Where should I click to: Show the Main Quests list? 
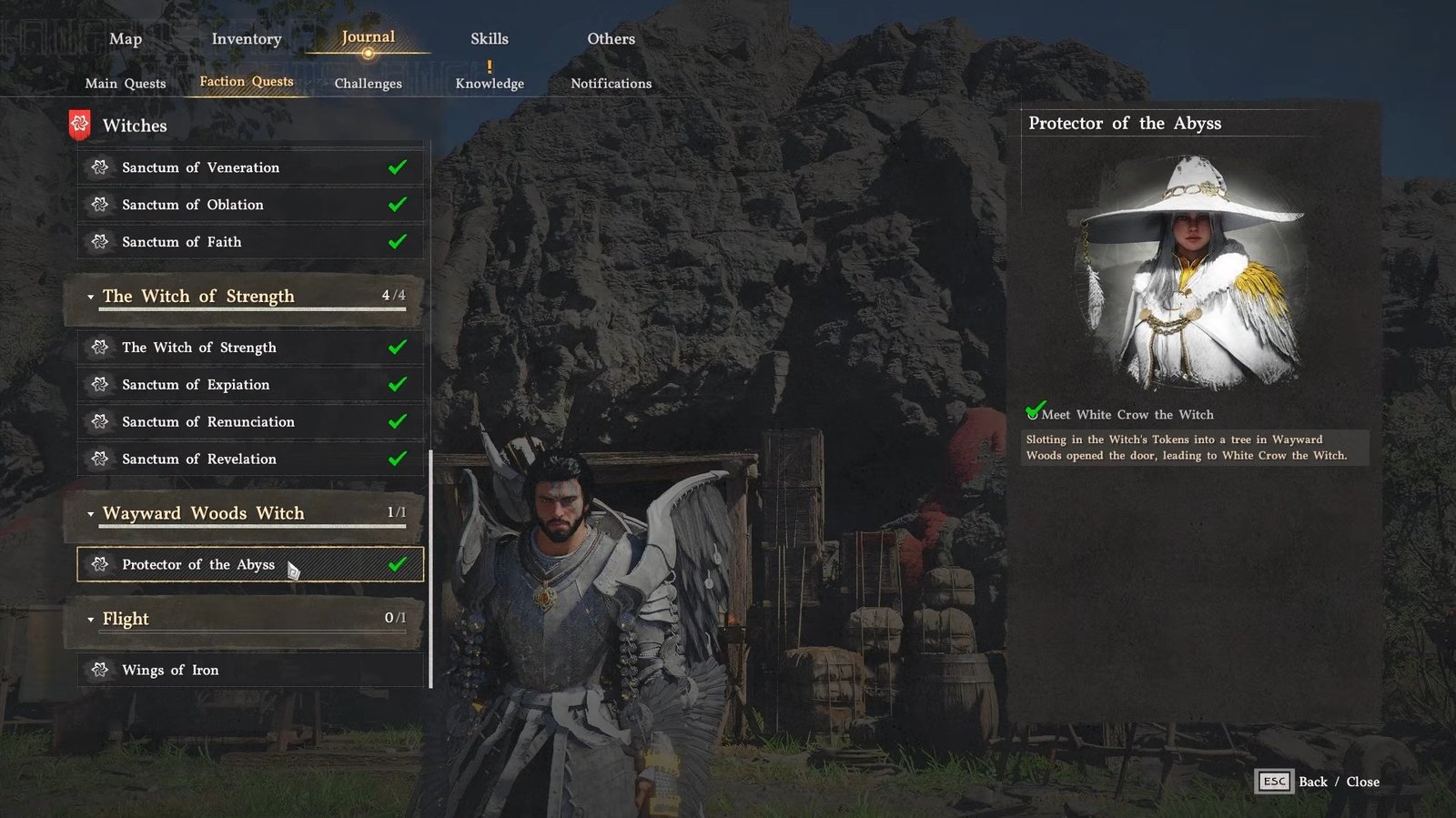tap(126, 84)
